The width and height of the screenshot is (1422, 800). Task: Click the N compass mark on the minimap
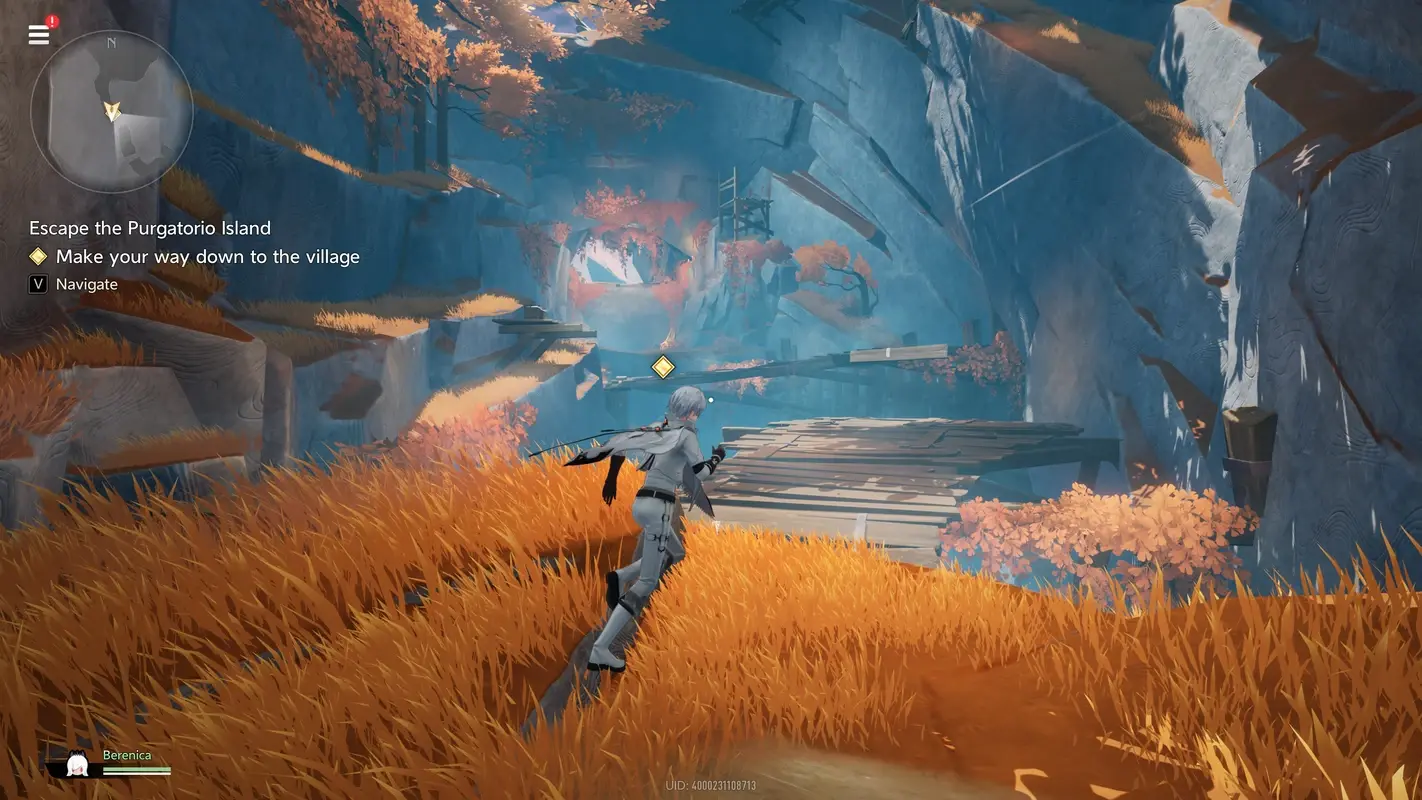(111, 43)
